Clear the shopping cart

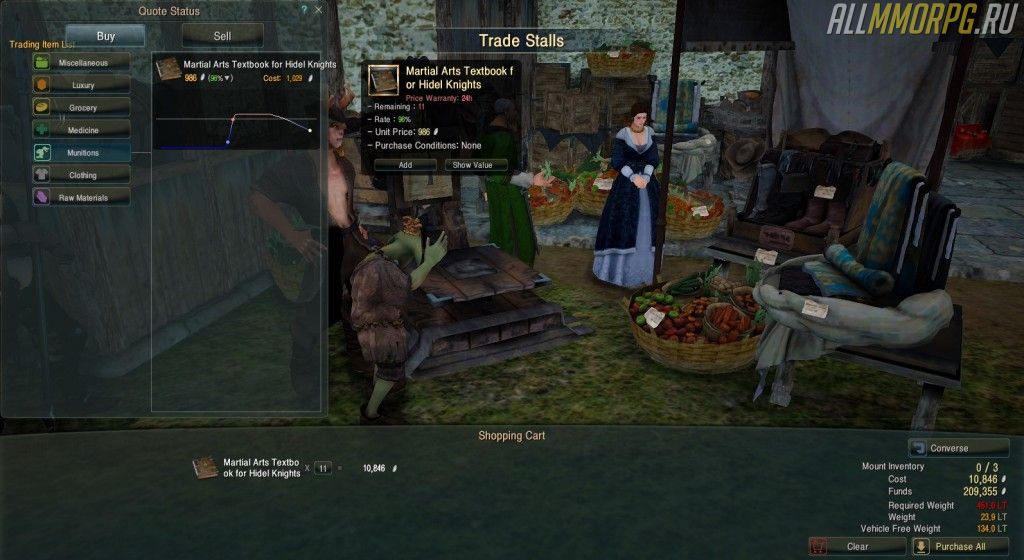pos(856,547)
